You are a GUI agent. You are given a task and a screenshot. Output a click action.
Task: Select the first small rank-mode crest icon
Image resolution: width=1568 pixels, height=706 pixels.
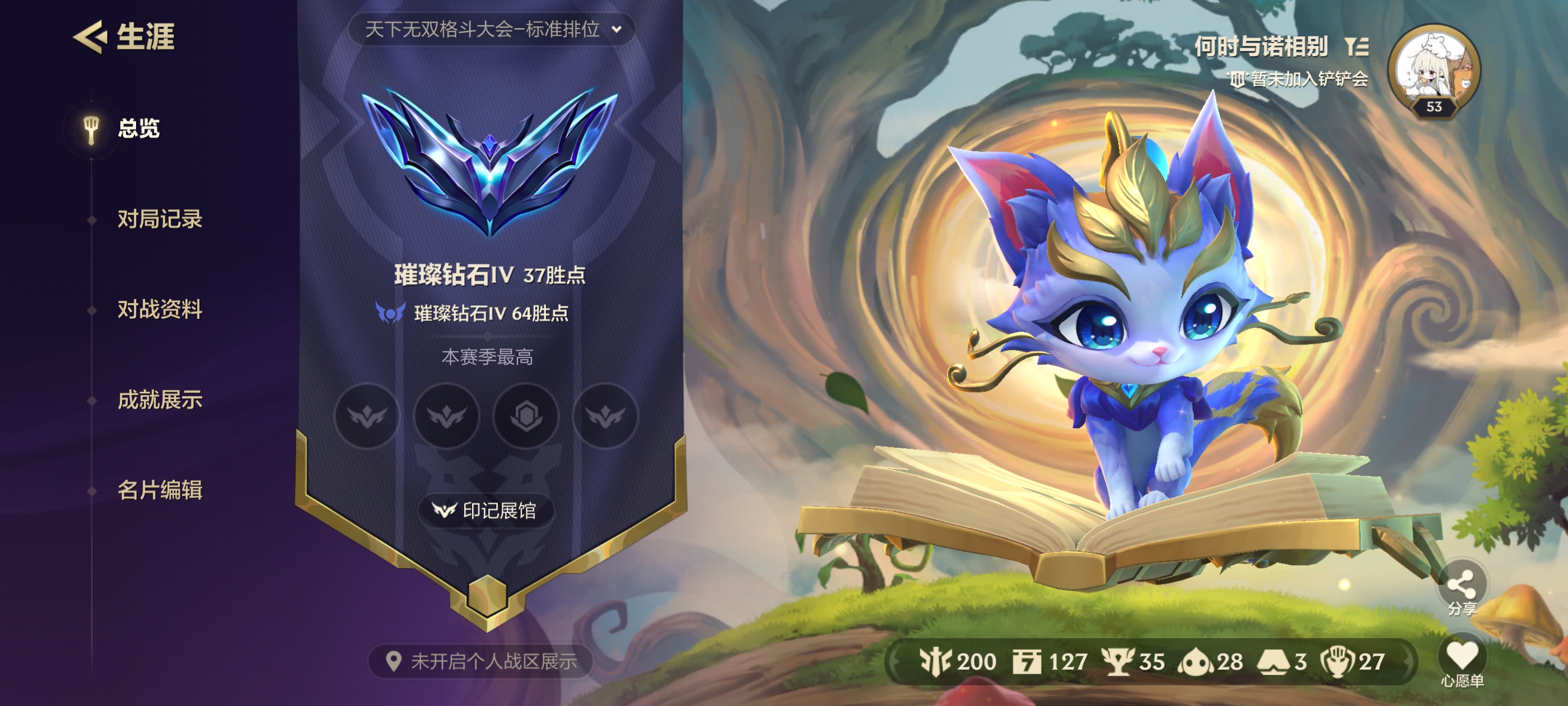click(368, 416)
